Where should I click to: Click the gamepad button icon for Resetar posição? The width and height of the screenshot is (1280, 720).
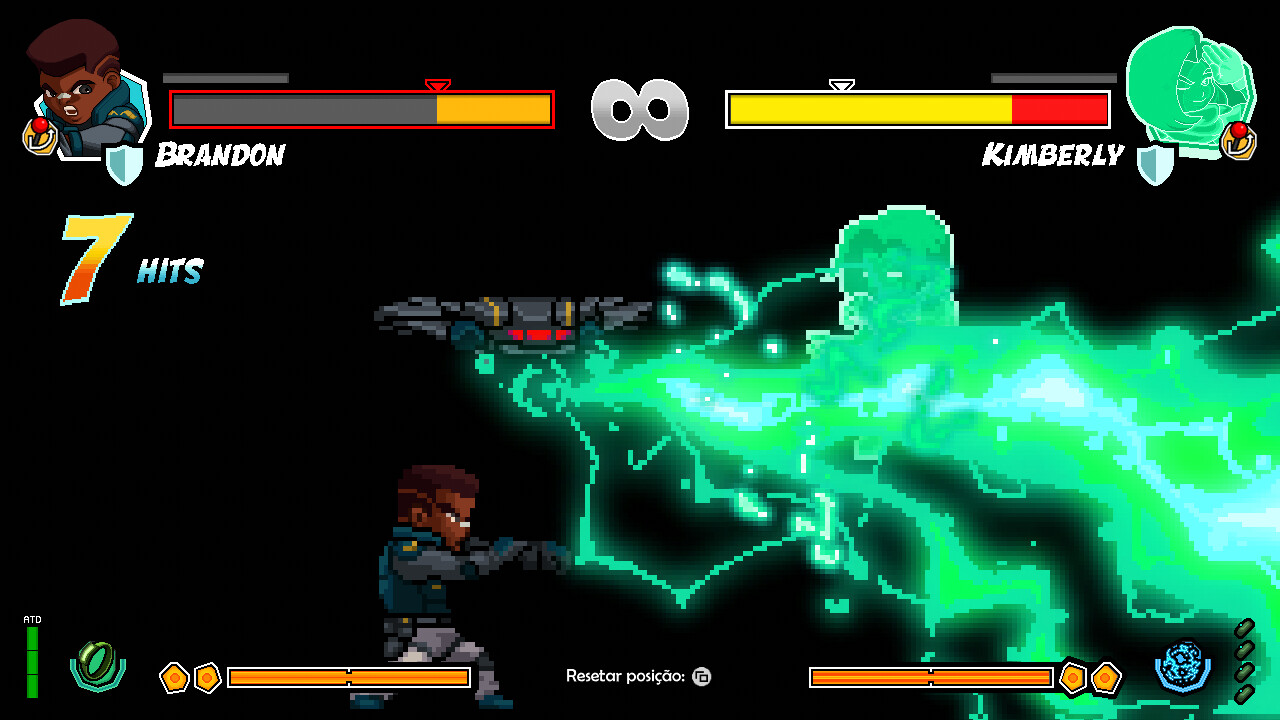[700, 677]
